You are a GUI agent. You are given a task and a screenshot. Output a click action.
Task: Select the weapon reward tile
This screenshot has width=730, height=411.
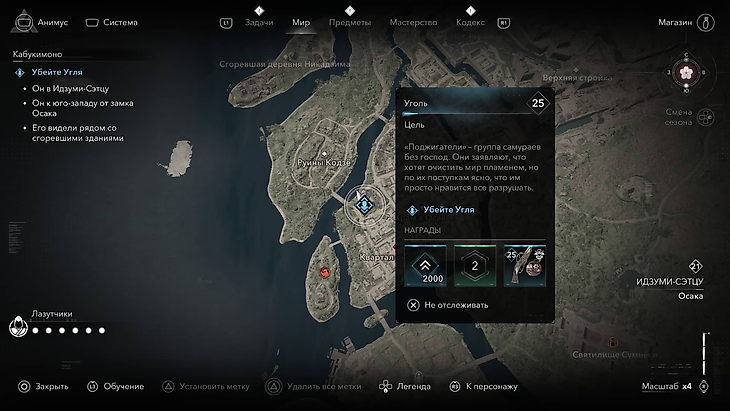point(524,265)
